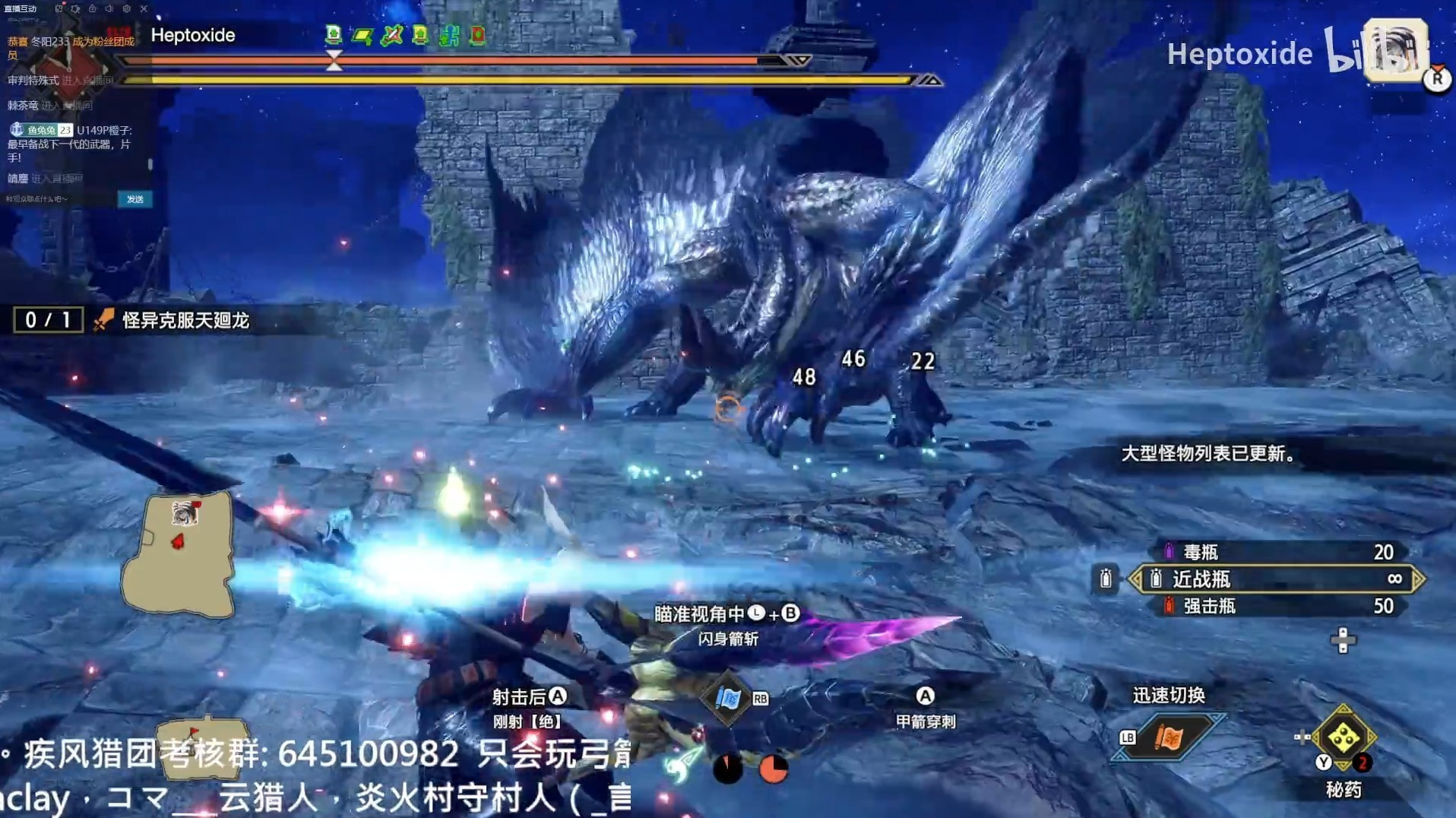Activate the 迅速切换 orange scroll icon
Image resolution: width=1456 pixels, height=818 pixels.
[1169, 737]
